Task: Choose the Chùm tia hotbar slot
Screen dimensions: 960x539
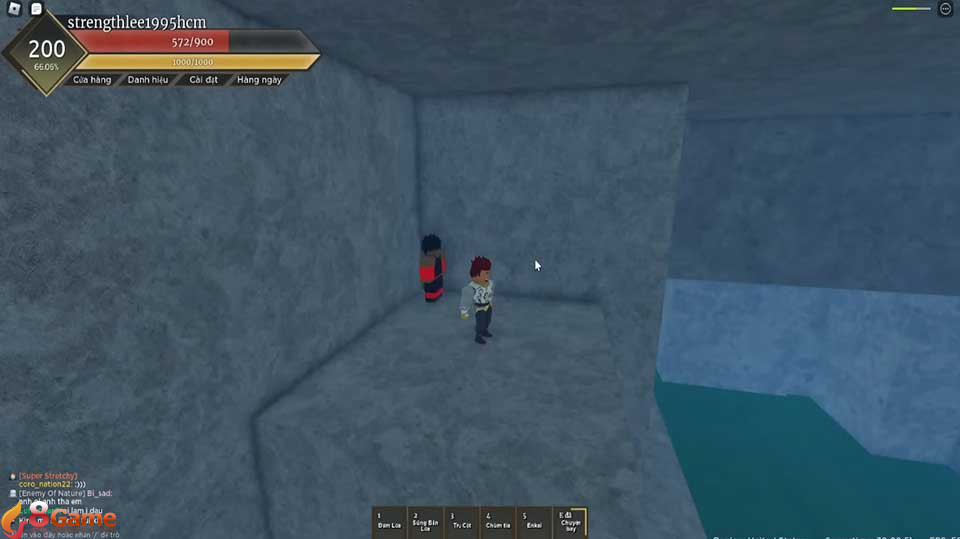Action: [x=498, y=521]
